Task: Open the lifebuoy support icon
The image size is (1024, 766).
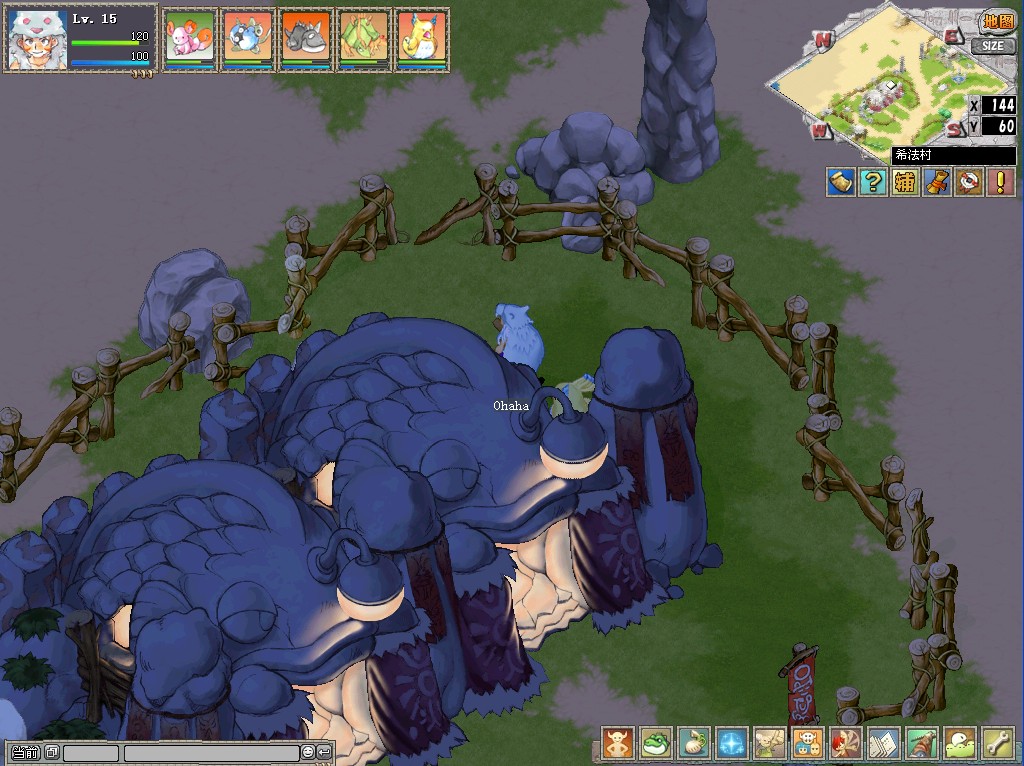Action: 968,182
